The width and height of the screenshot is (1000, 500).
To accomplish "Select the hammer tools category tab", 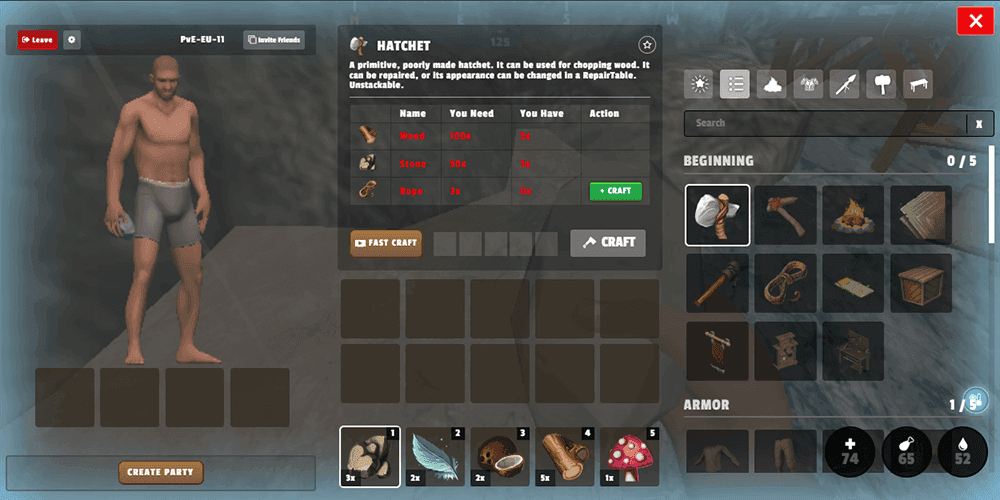I will pos(882,84).
